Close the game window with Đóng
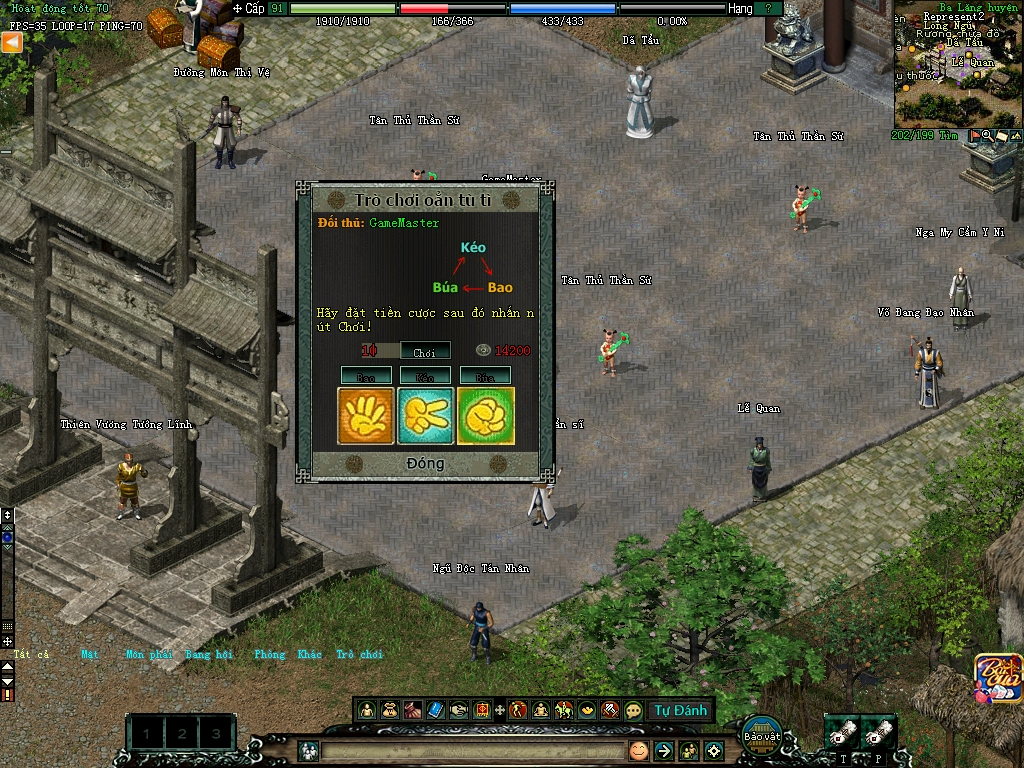Image resolution: width=1024 pixels, height=768 pixels. click(x=425, y=464)
